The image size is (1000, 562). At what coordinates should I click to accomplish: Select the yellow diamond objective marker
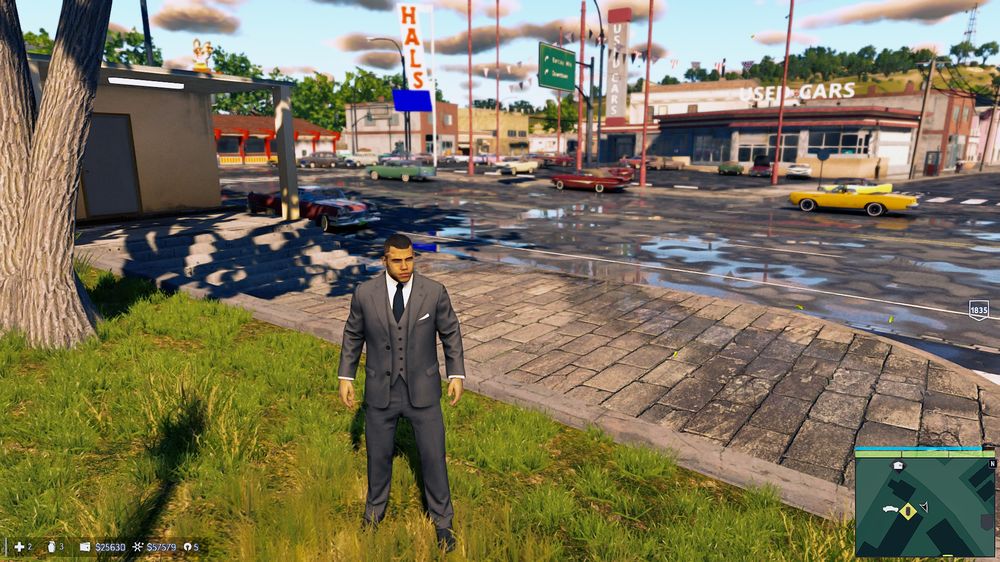click(x=908, y=510)
